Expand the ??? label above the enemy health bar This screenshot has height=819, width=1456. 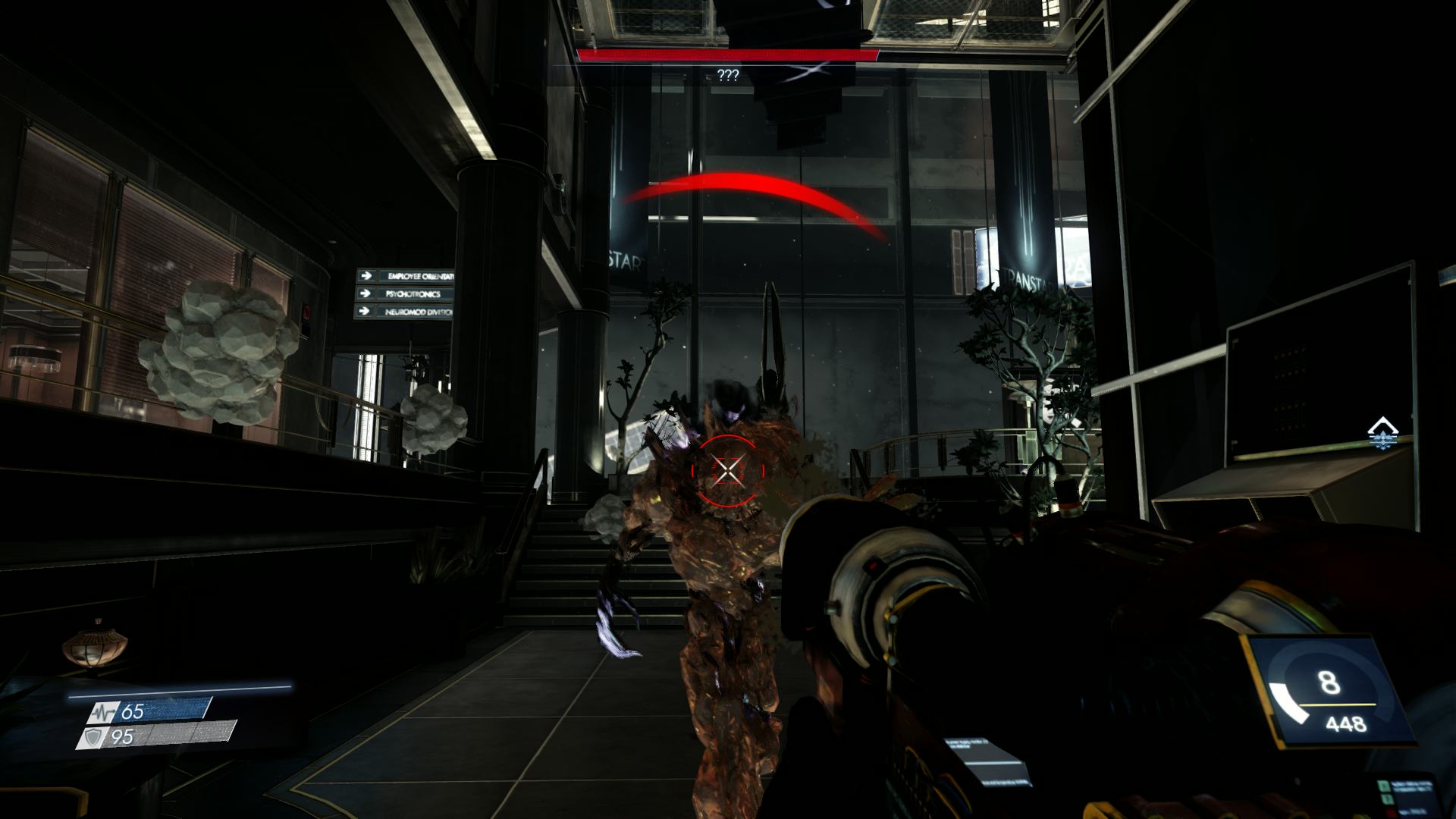pos(727,74)
